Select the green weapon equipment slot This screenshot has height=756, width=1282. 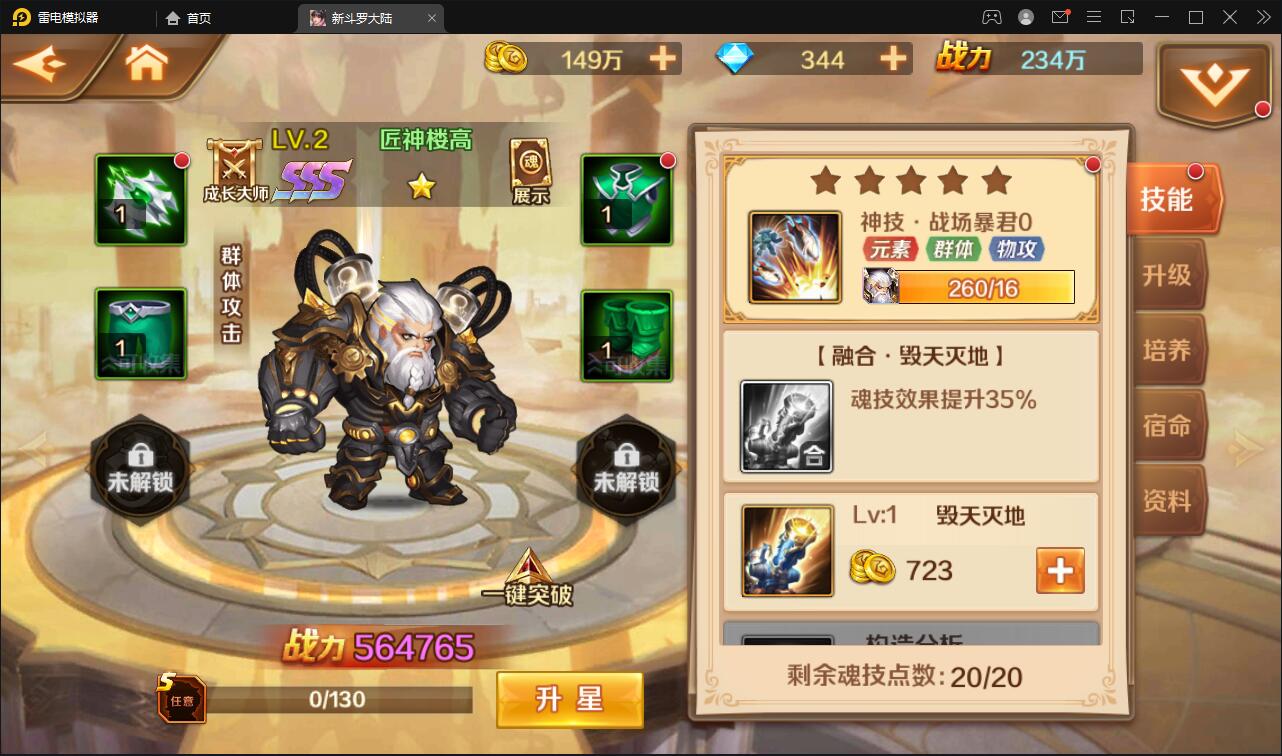click(x=140, y=200)
